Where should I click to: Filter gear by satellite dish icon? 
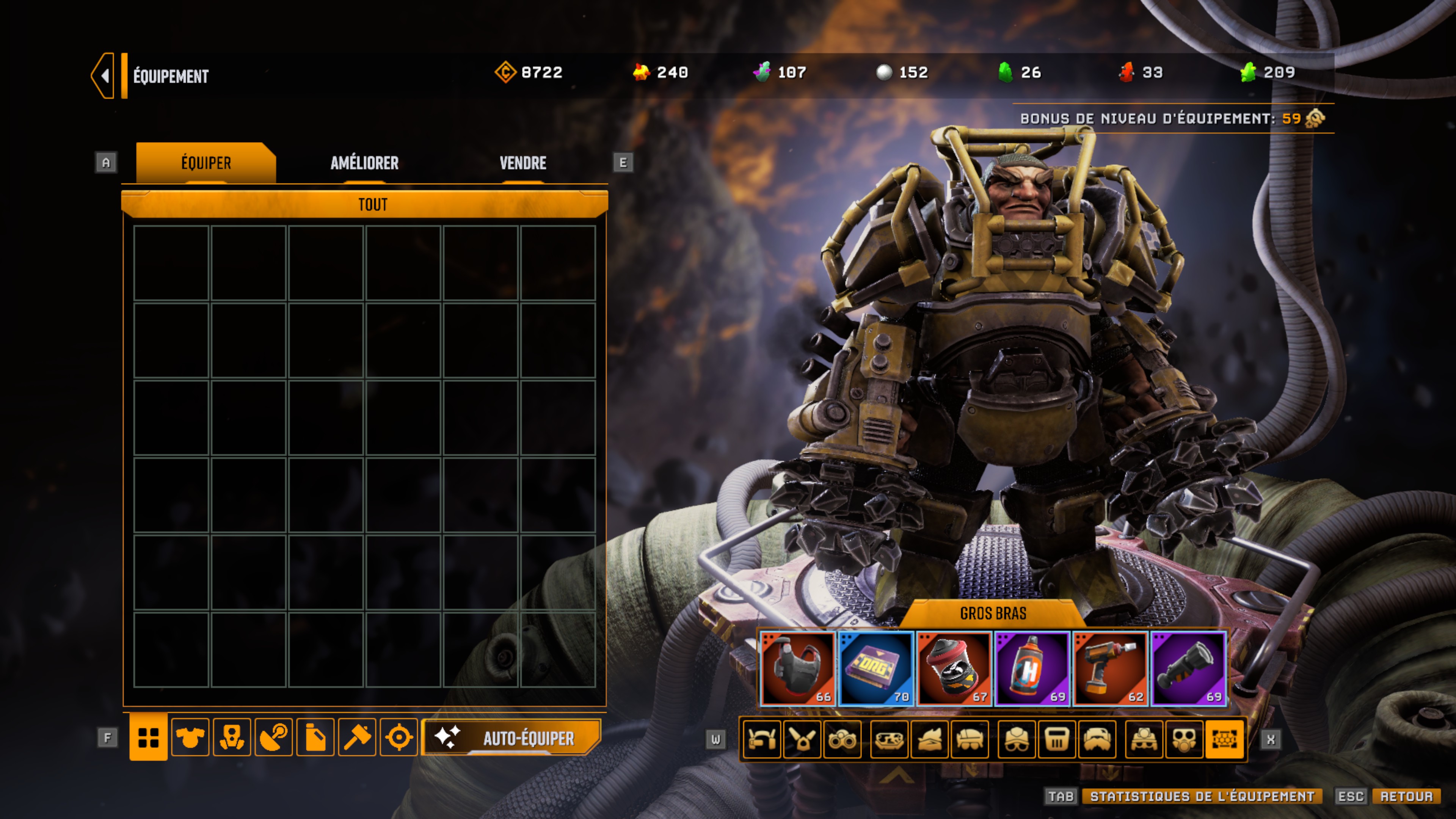point(273,737)
